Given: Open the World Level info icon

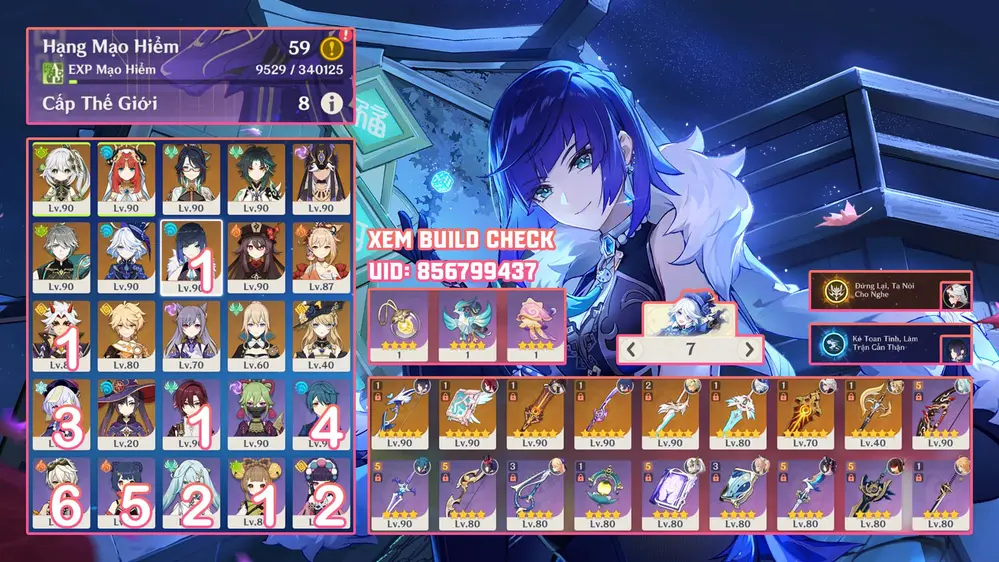Looking at the screenshot, I should [331, 103].
